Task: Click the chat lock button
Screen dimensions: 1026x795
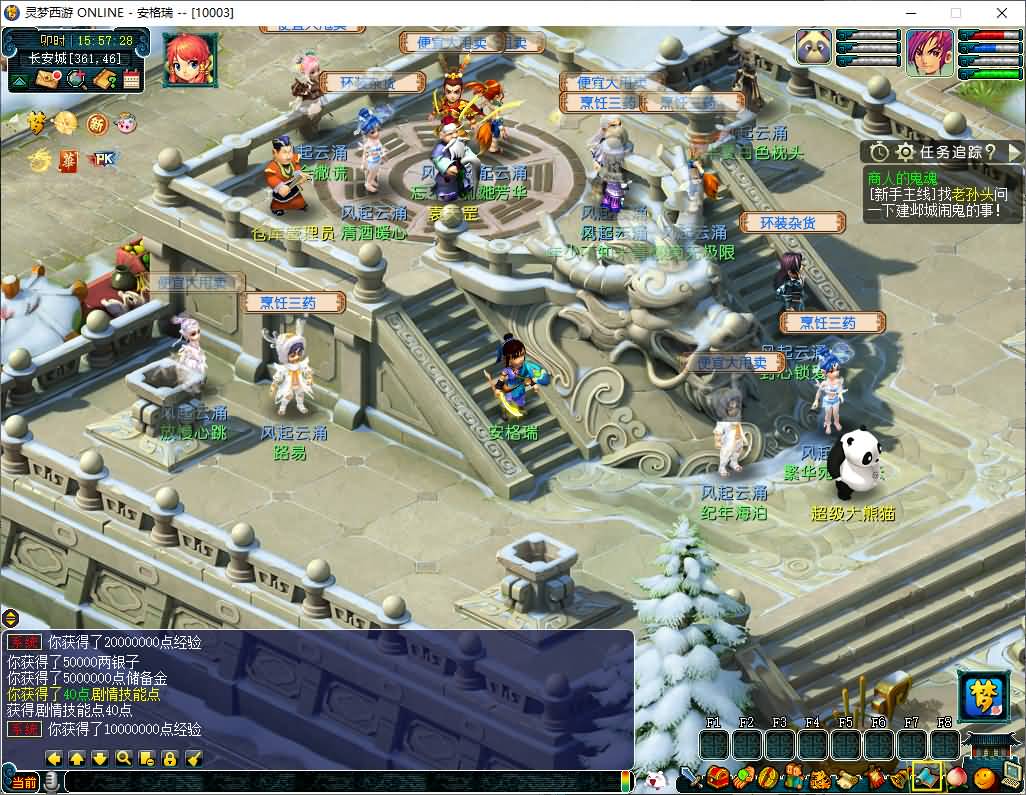Action: [170, 758]
